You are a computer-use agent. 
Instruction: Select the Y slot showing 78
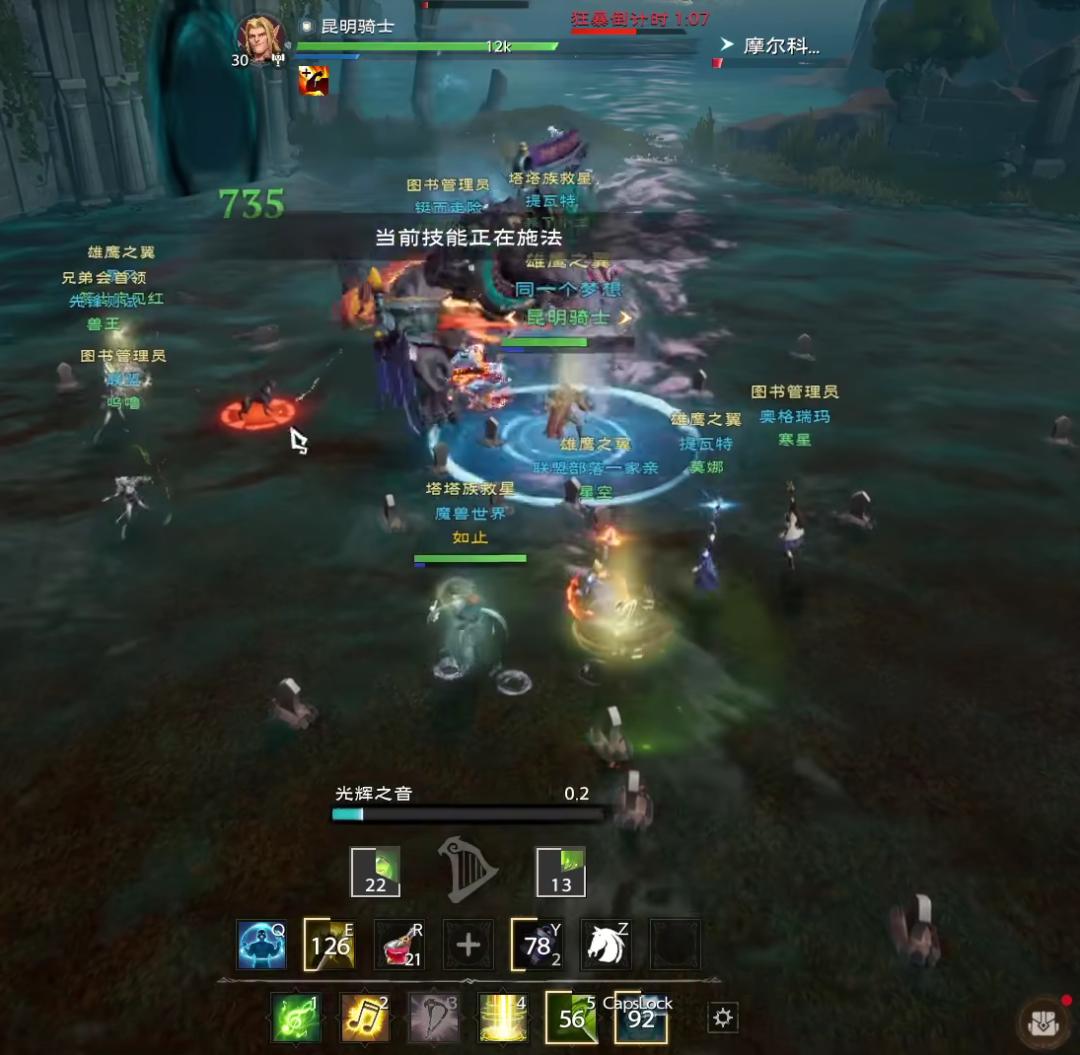537,945
